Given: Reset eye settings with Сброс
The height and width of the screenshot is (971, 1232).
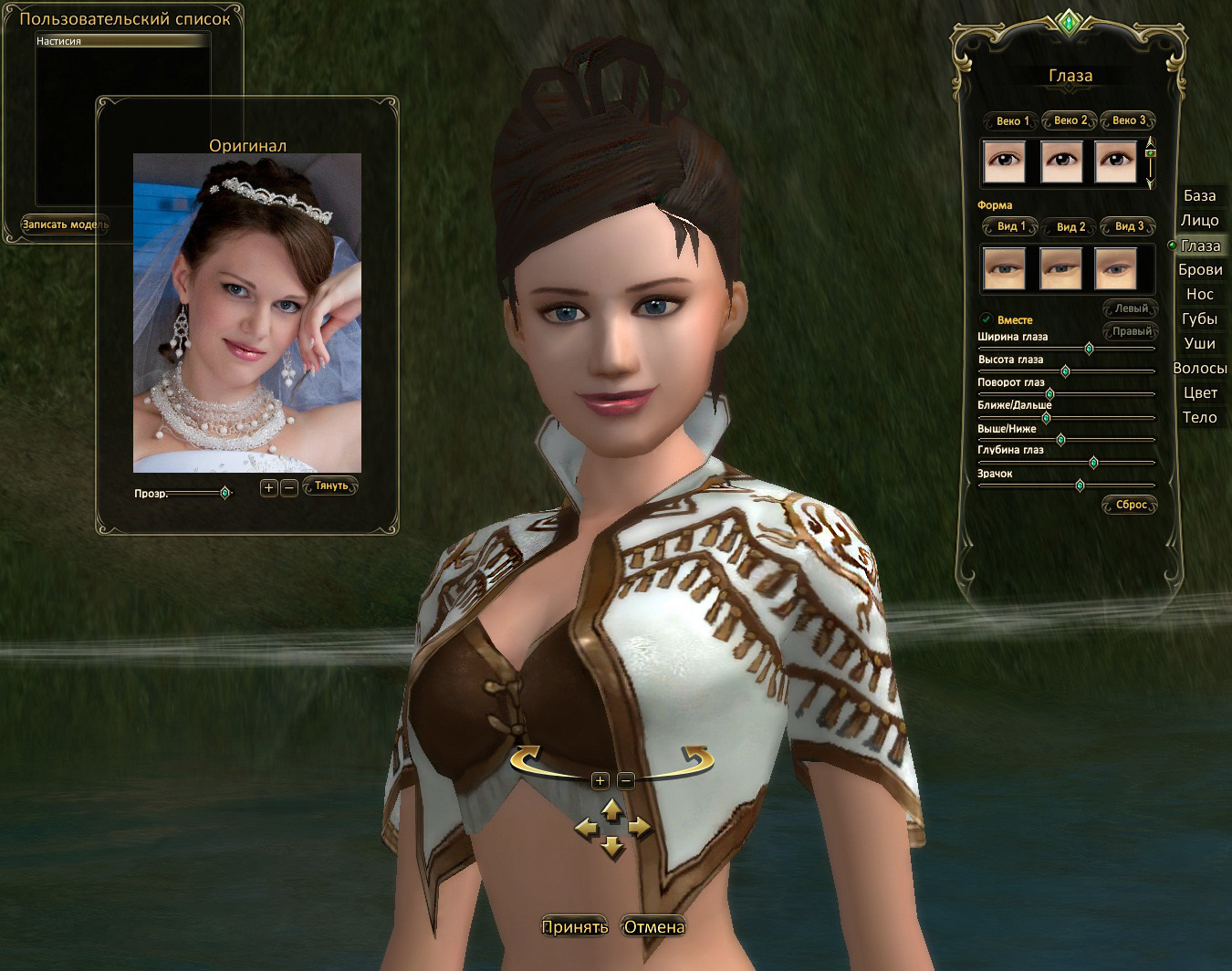Looking at the screenshot, I should click(1130, 505).
